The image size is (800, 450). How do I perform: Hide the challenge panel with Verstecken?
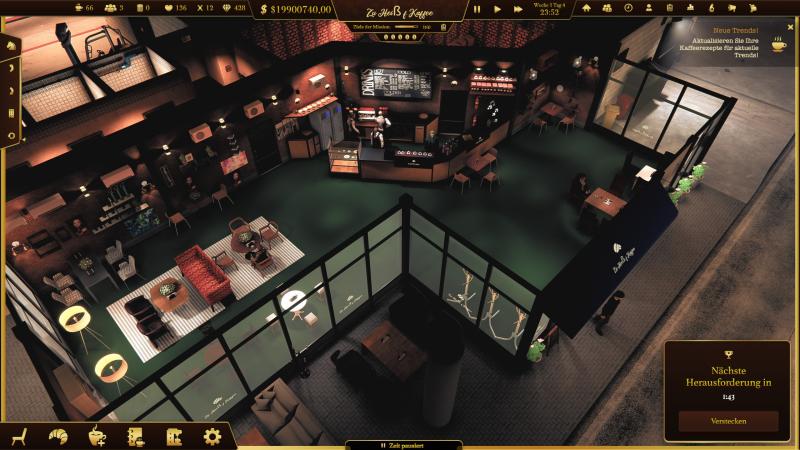(x=728, y=421)
